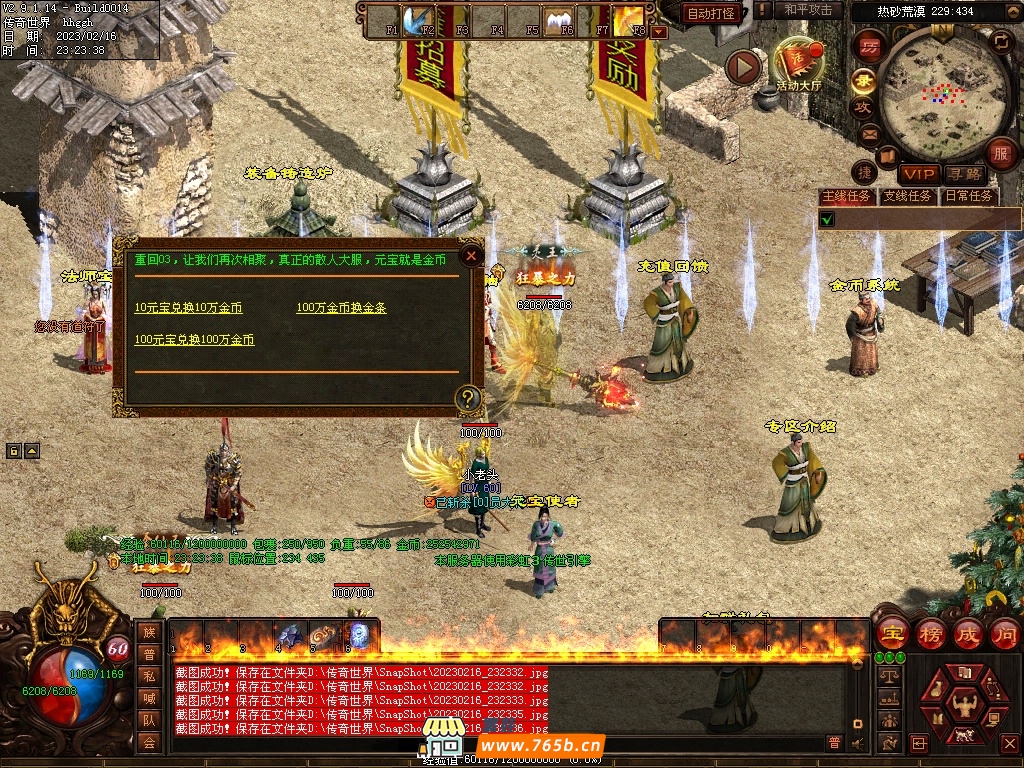Click the round play arrow button
Viewport: 1024px width, 768px height.
click(743, 67)
